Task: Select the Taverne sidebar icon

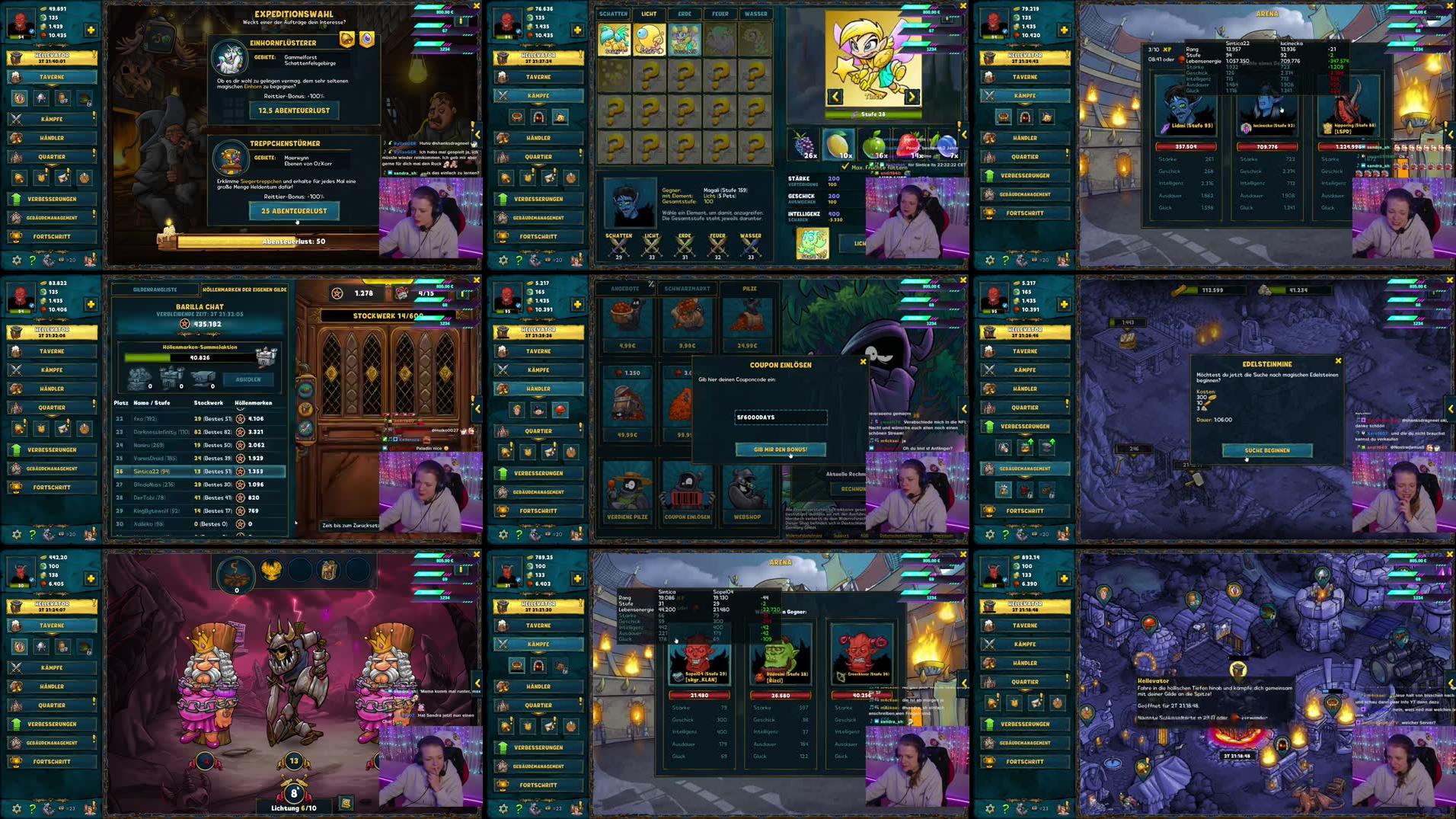Action: pyautogui.click(x=51, y=76)
